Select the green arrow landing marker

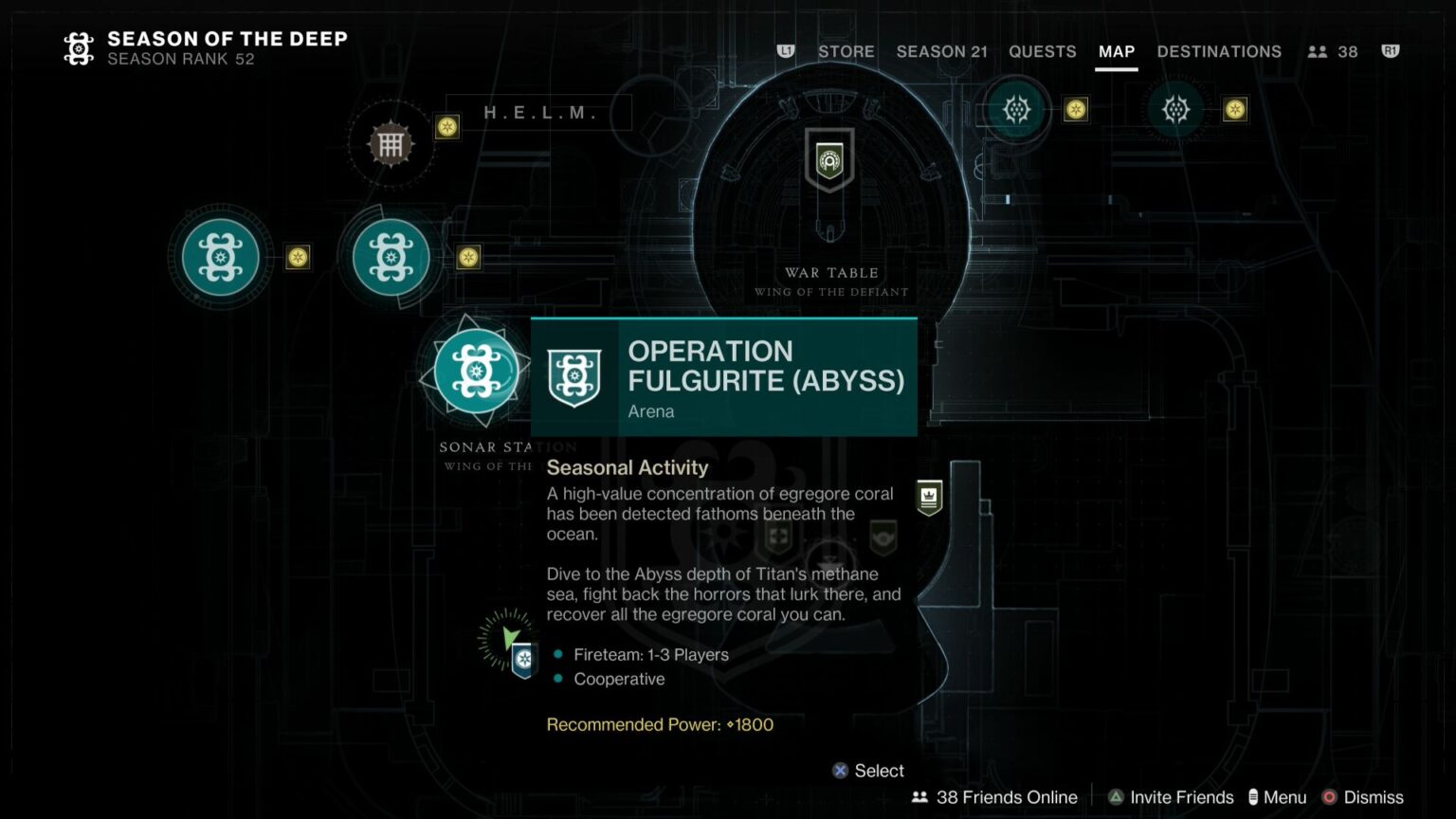[x=509, y=638]
